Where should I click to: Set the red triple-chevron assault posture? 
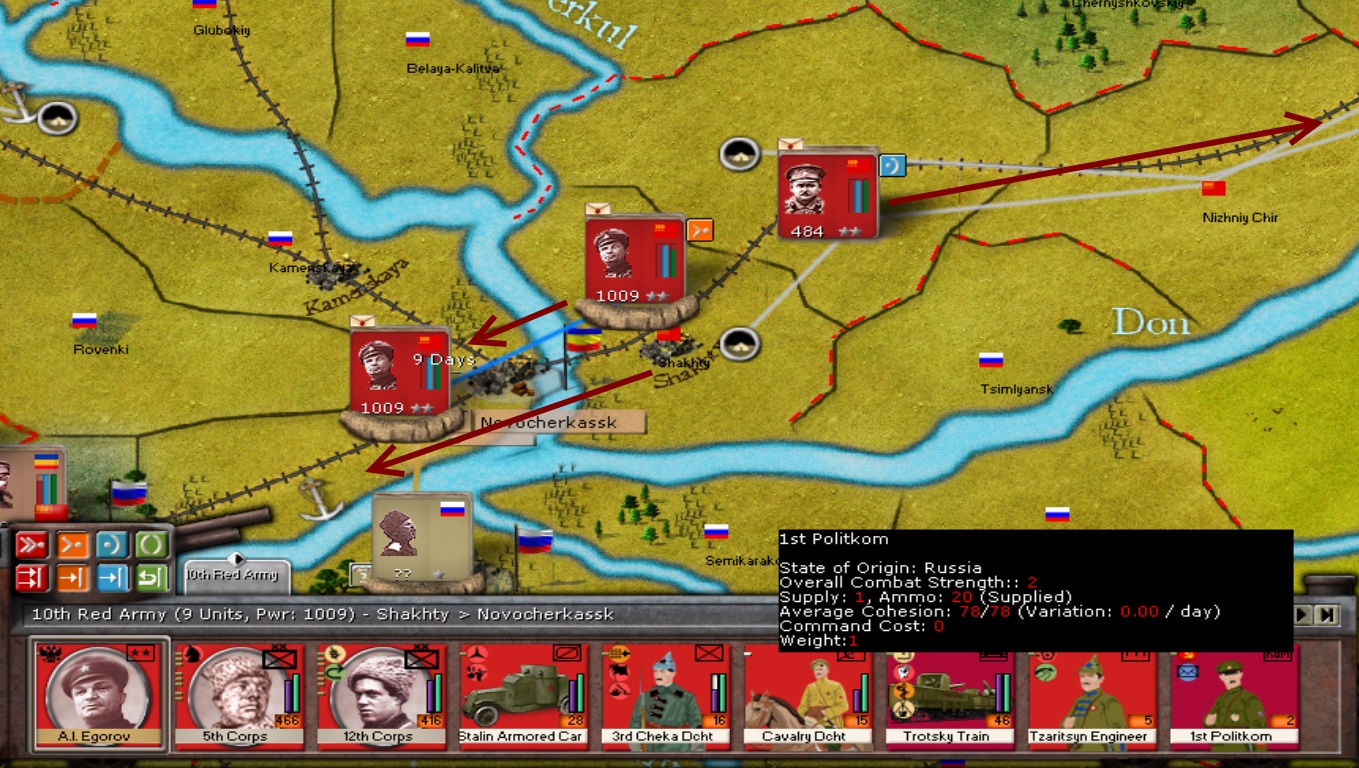32,545
